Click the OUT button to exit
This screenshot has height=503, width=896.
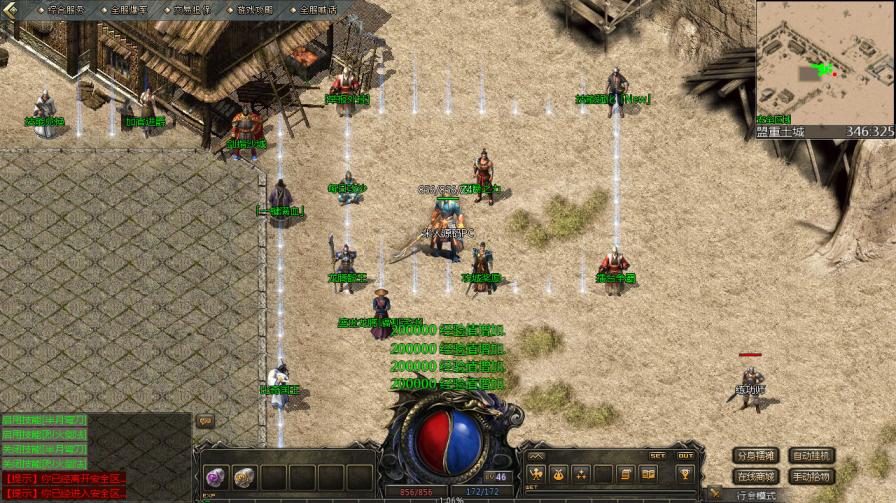684,456
